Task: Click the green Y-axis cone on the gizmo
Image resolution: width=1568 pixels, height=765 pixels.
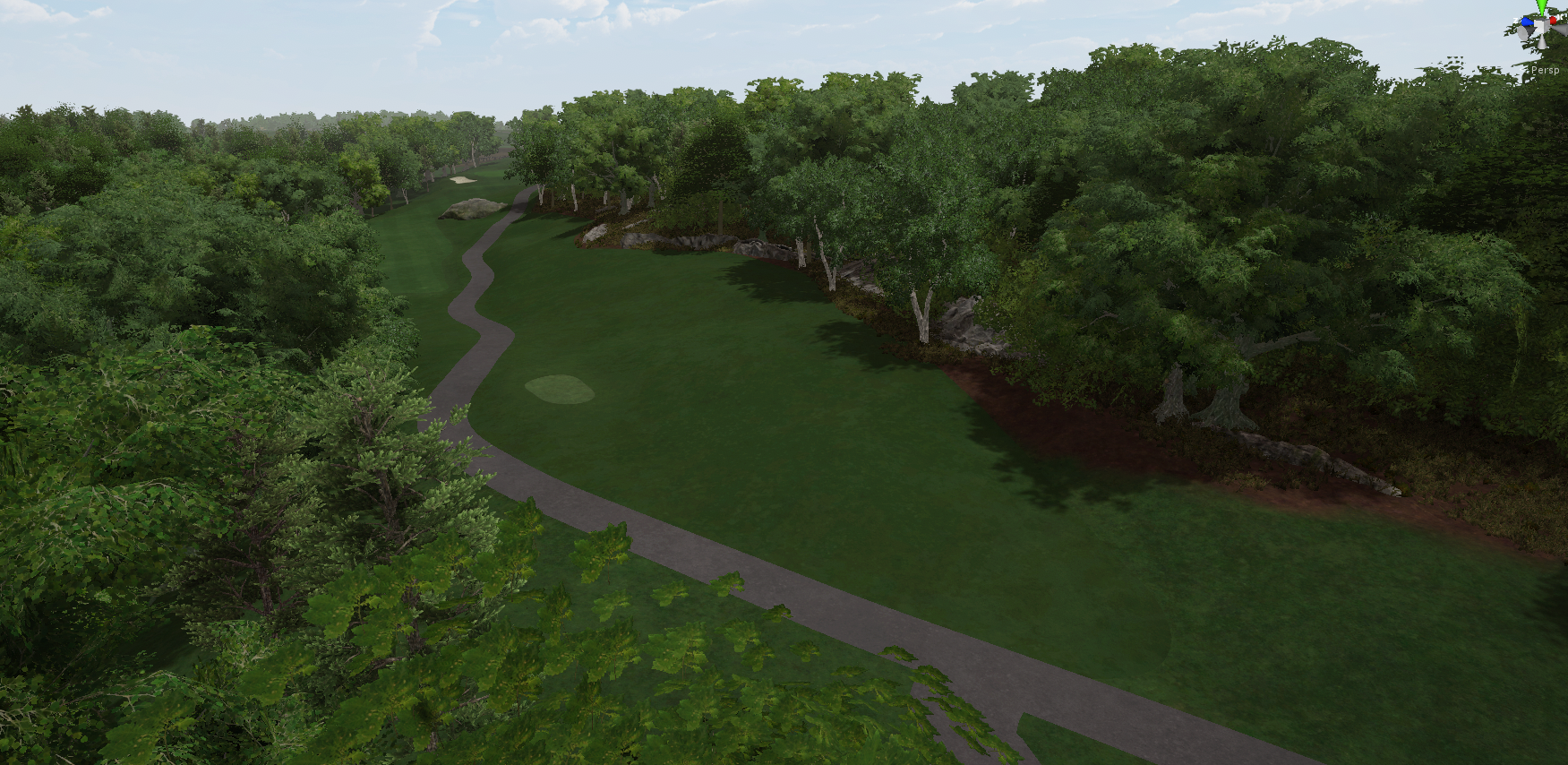Action: 1541,7
